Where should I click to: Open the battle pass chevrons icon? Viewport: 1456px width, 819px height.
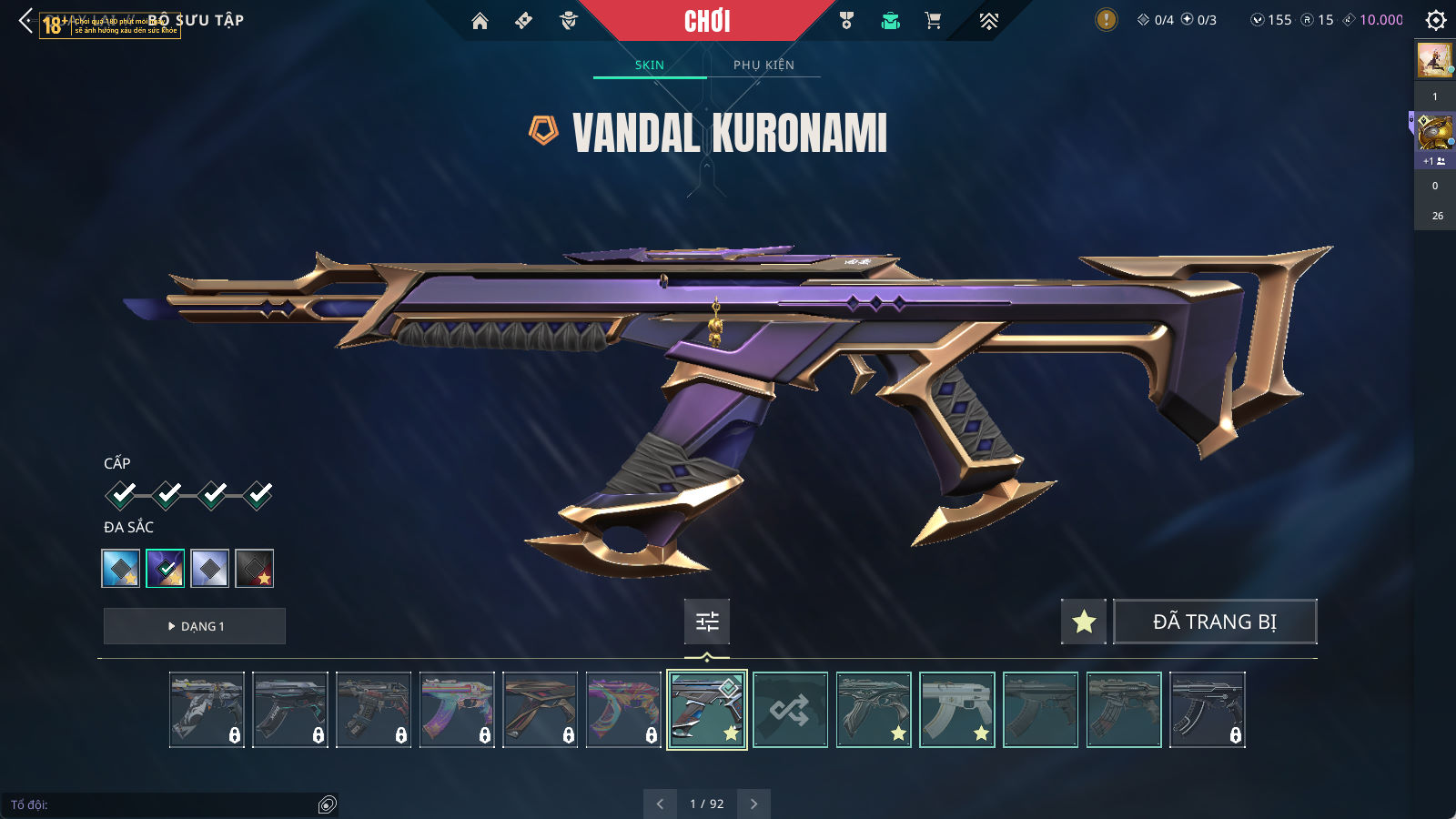(988, 21)
